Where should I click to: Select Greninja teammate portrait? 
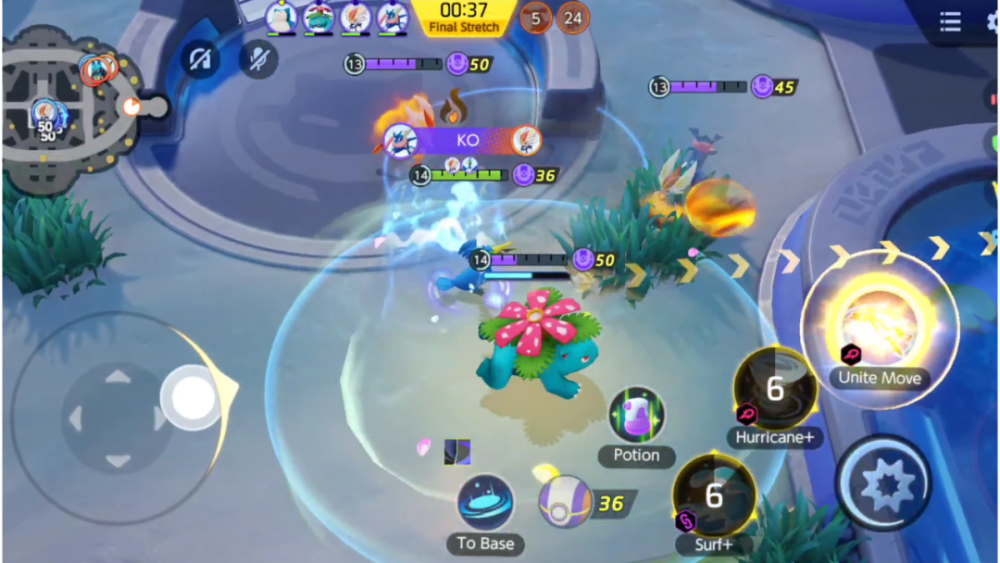392,17
